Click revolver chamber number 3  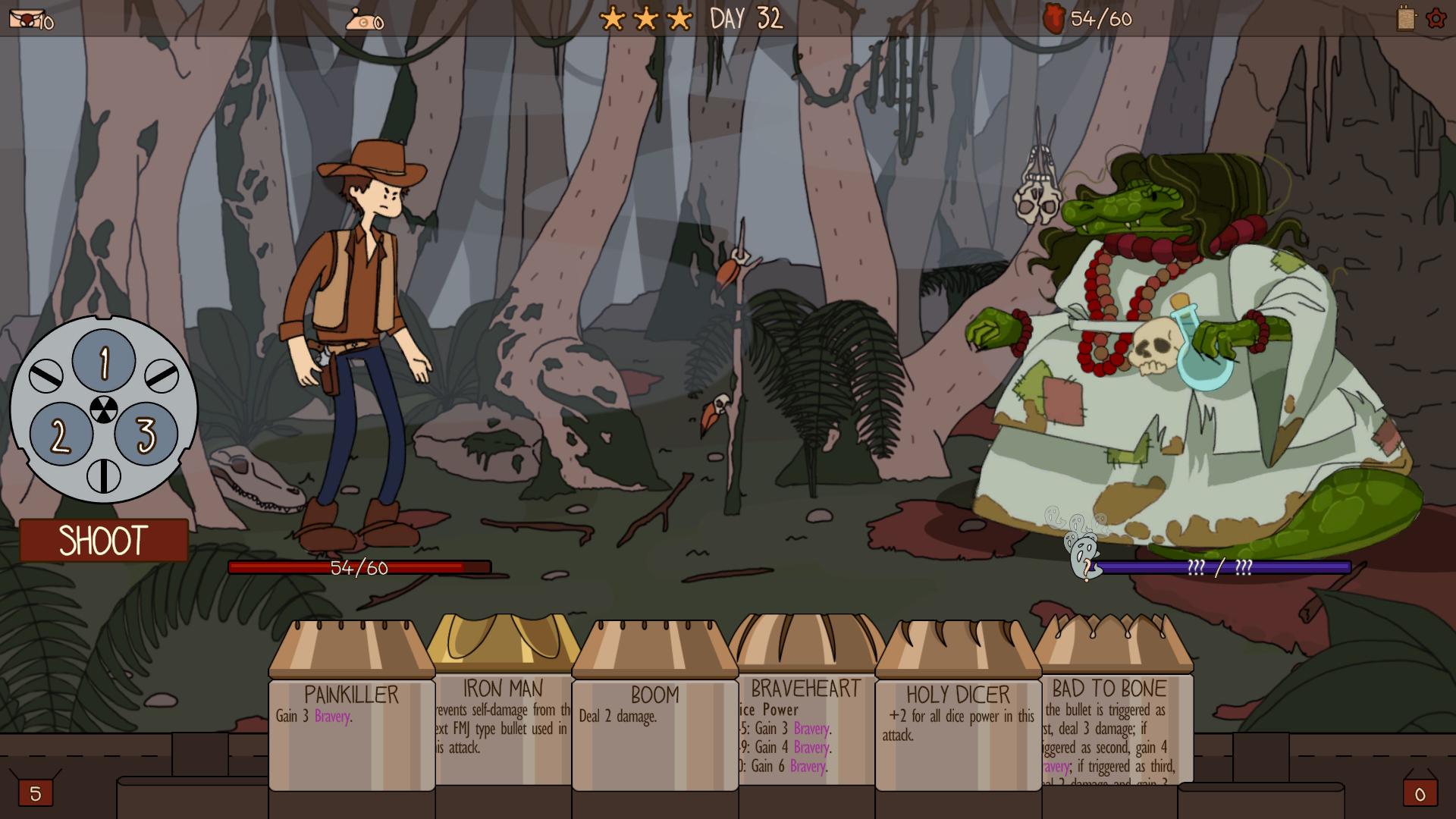tap(146, 434)
